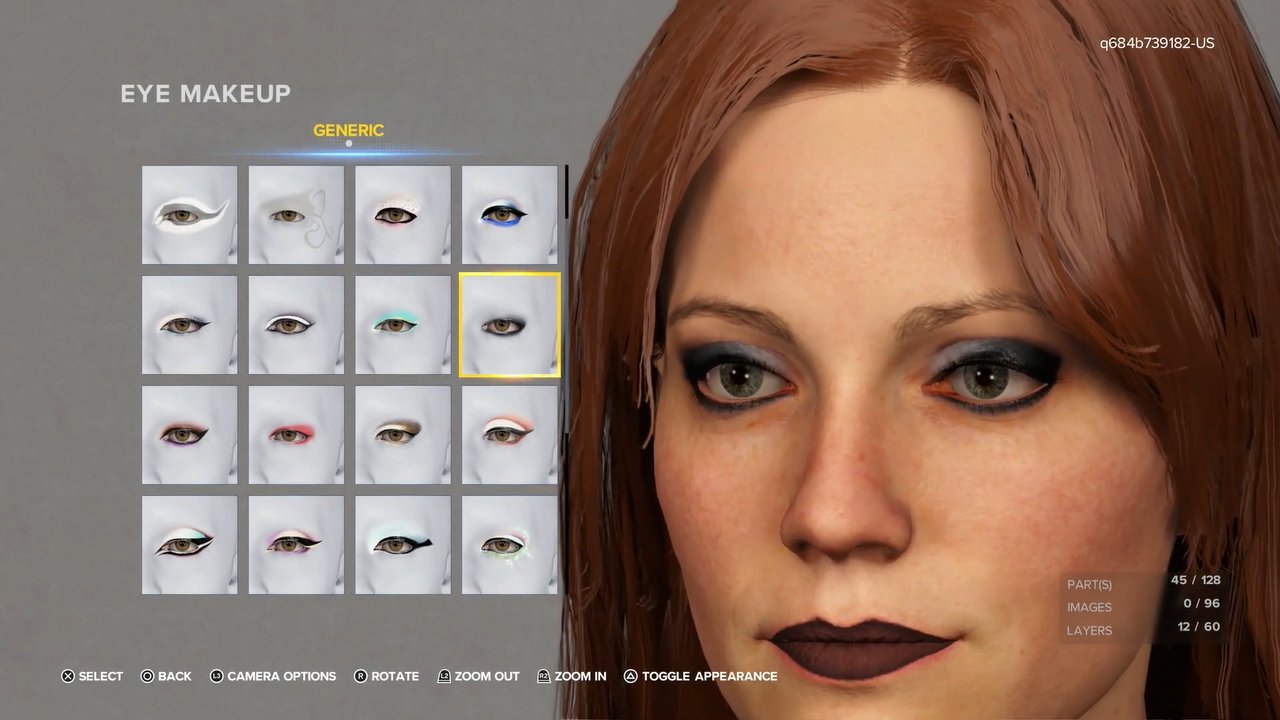This screenshot has width=1280, height=720.
Task: Click the R Rotate stick icon
Action: click(x=360, y=676)
